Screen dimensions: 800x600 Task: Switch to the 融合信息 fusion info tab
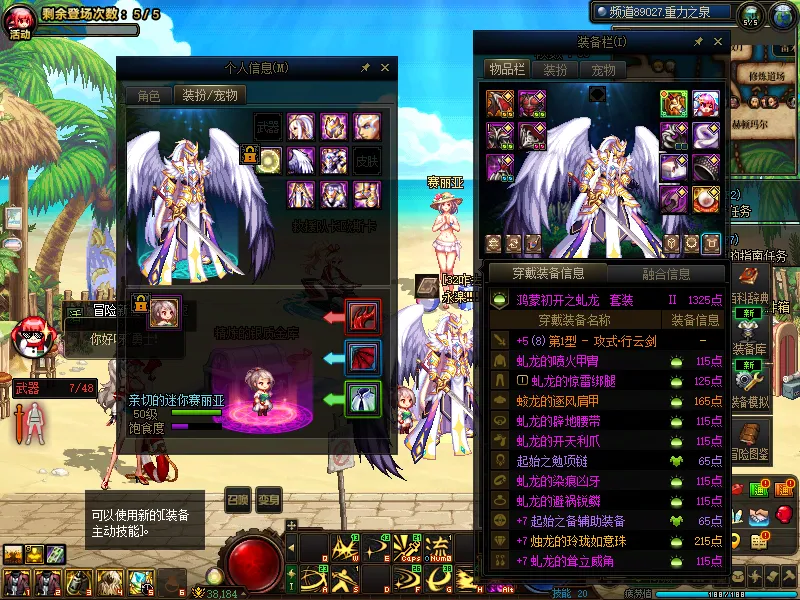665,273
